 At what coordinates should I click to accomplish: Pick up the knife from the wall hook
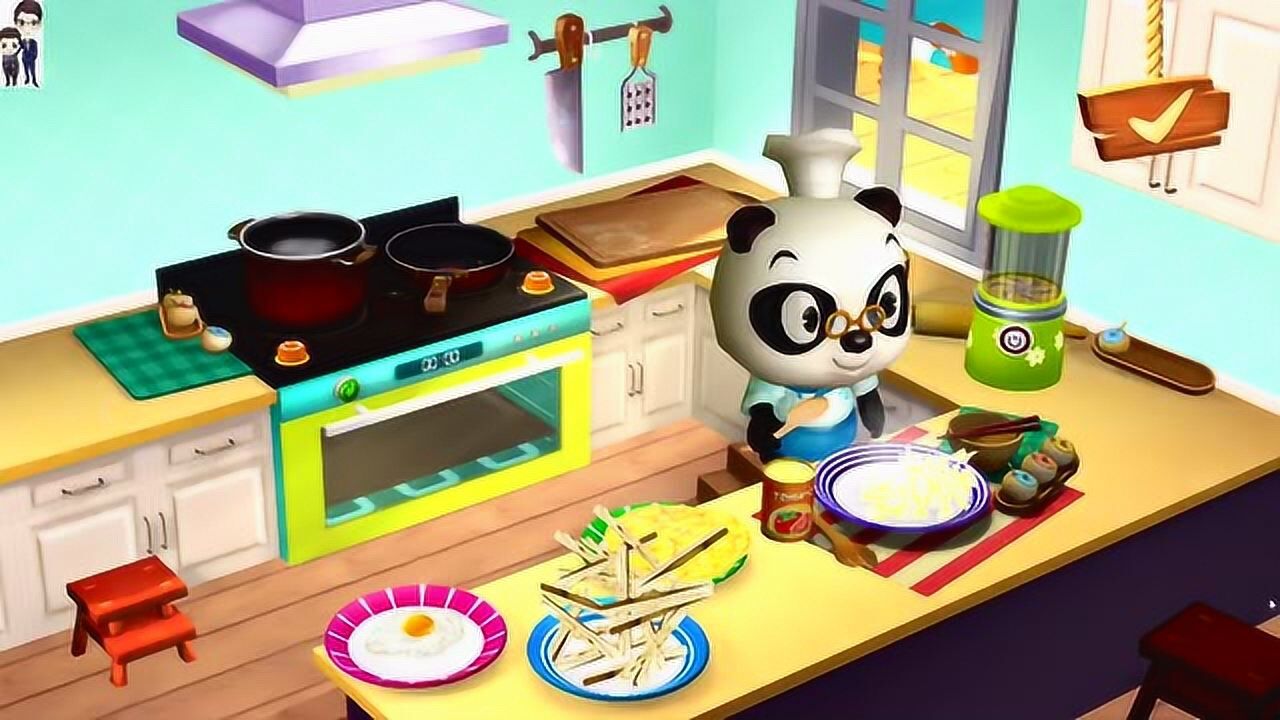[x=563, y=95]
